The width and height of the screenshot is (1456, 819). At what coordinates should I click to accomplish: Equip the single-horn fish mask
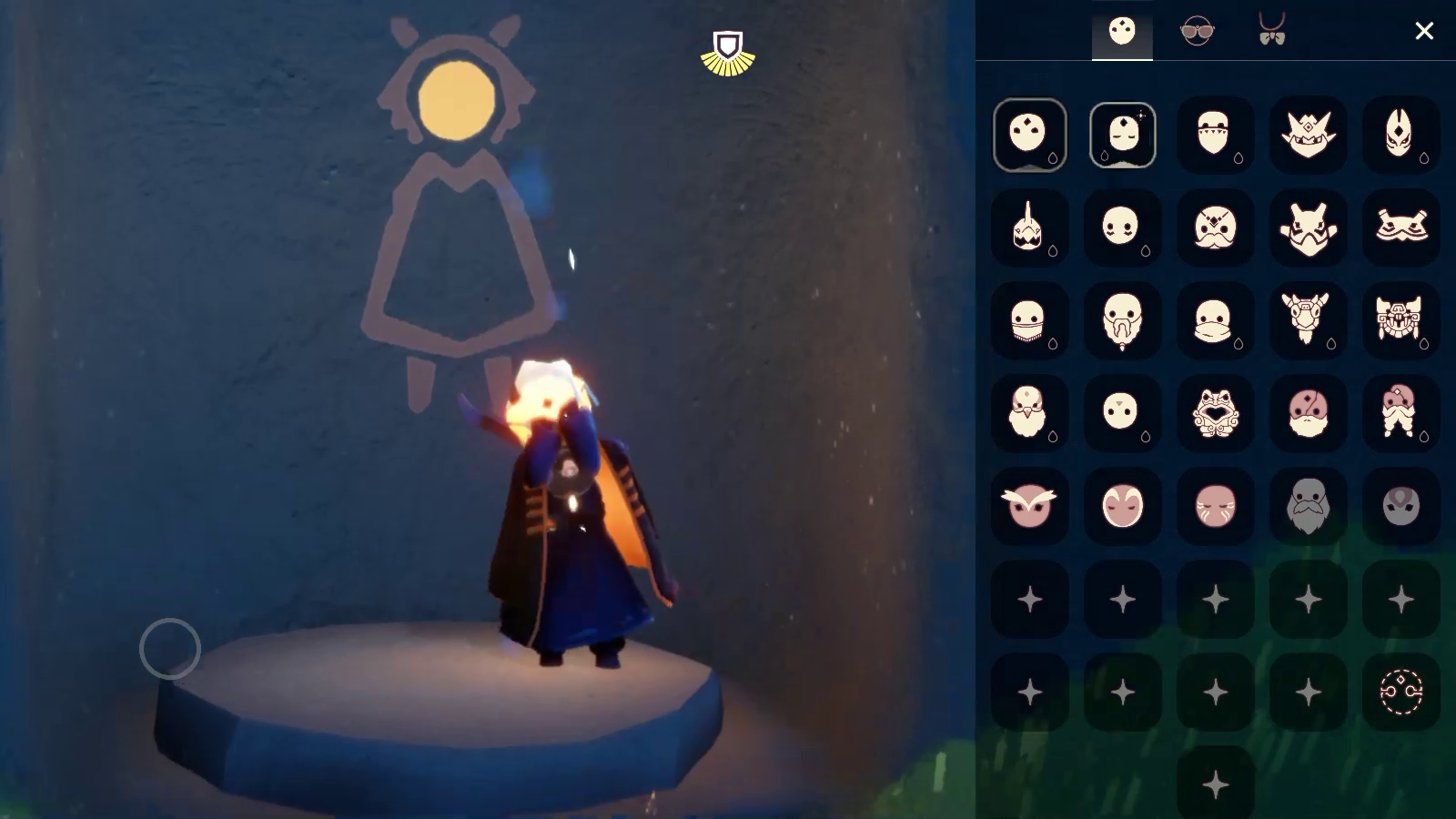pyautogui.click(x=1029, y=227)
